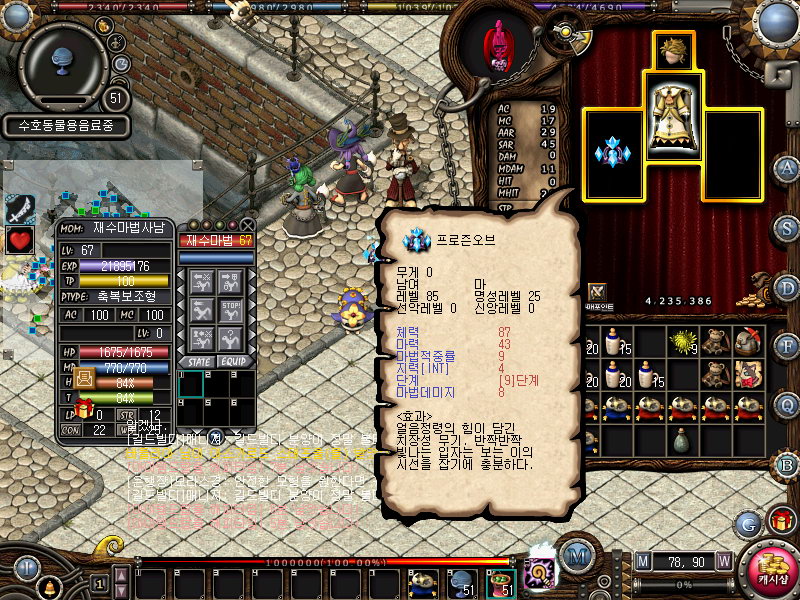Click the round Q shortcut button

786,405
